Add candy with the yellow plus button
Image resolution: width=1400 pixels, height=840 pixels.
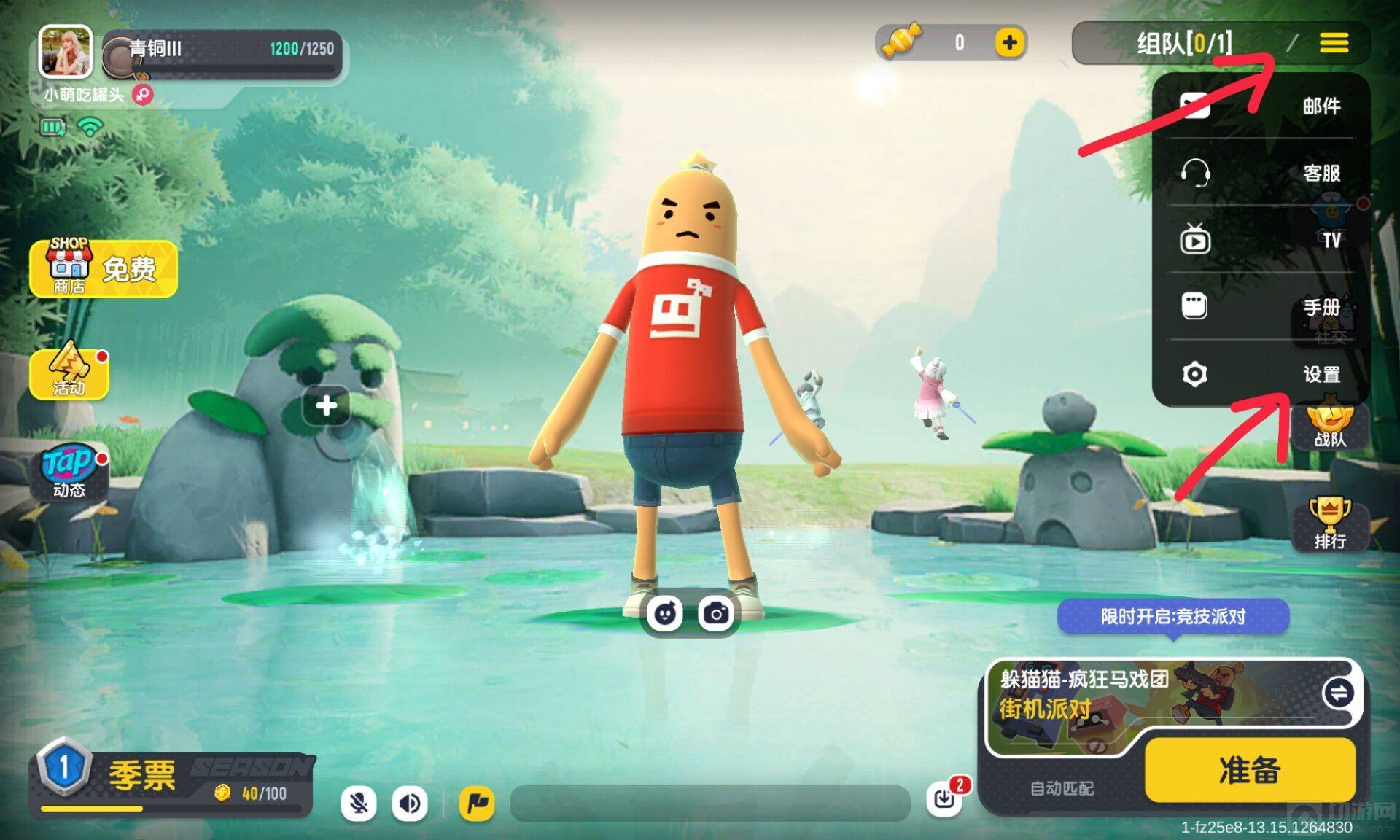pyautogui.click(x=1010, y=43)
